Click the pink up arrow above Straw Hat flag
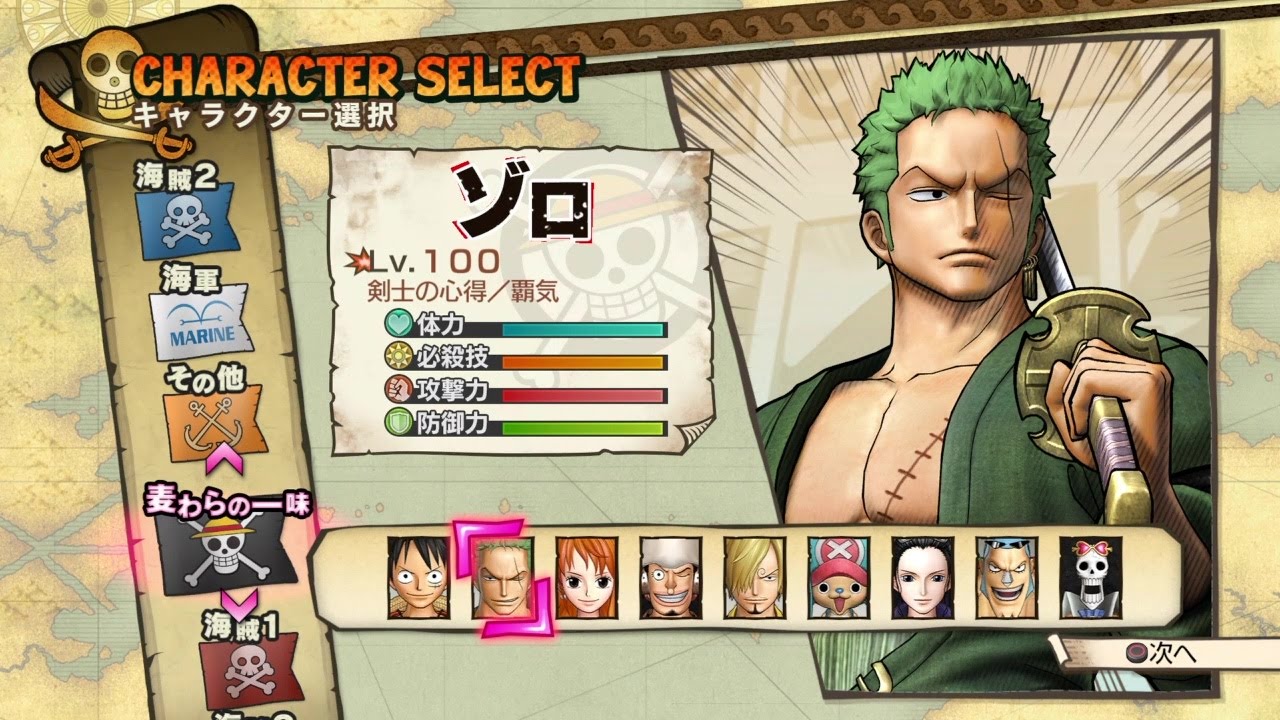This screenshot has width=1280, height=720. [x=226, y=462]
